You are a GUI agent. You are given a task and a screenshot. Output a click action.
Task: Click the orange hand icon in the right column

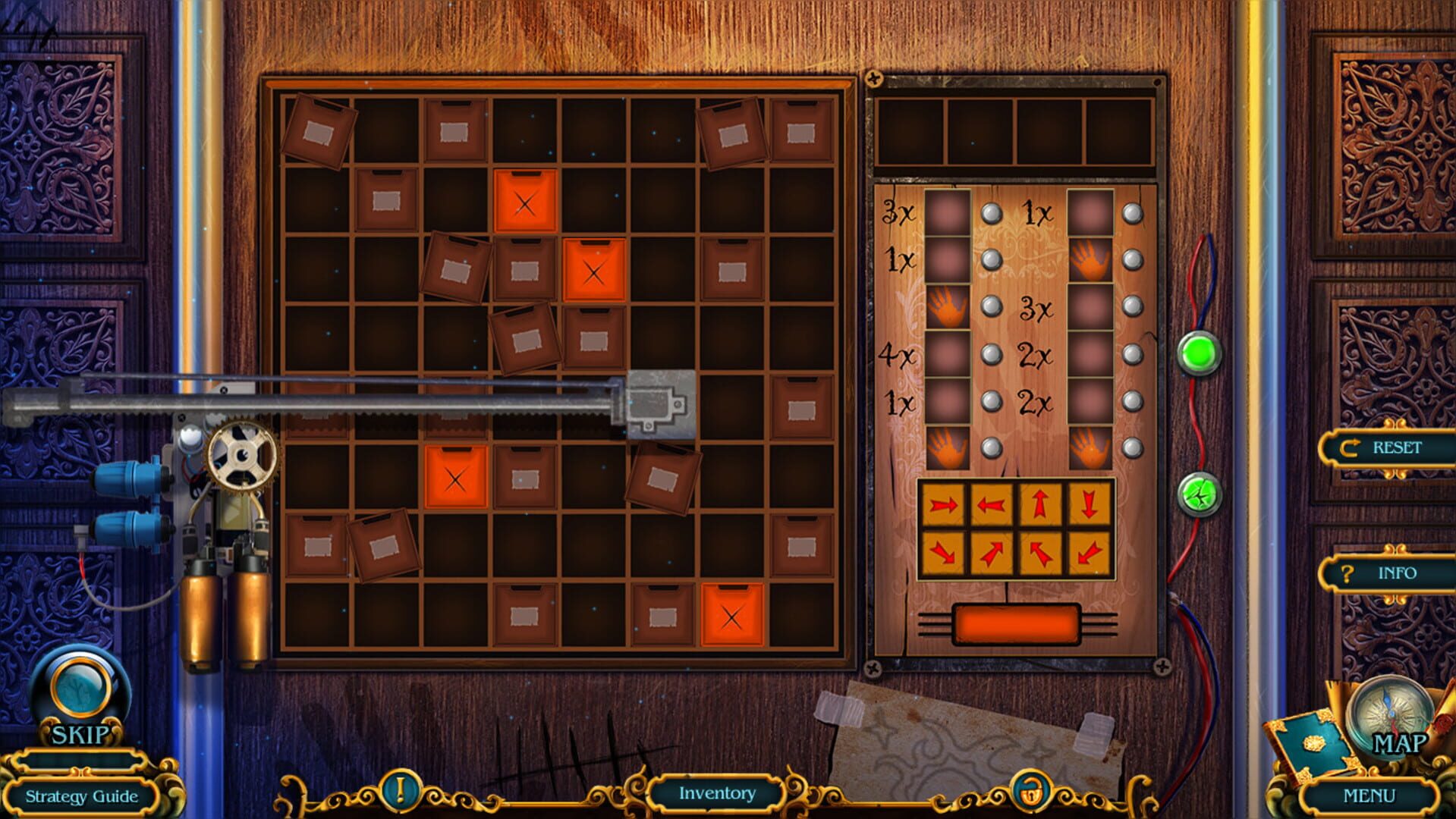pos(1092,259)
